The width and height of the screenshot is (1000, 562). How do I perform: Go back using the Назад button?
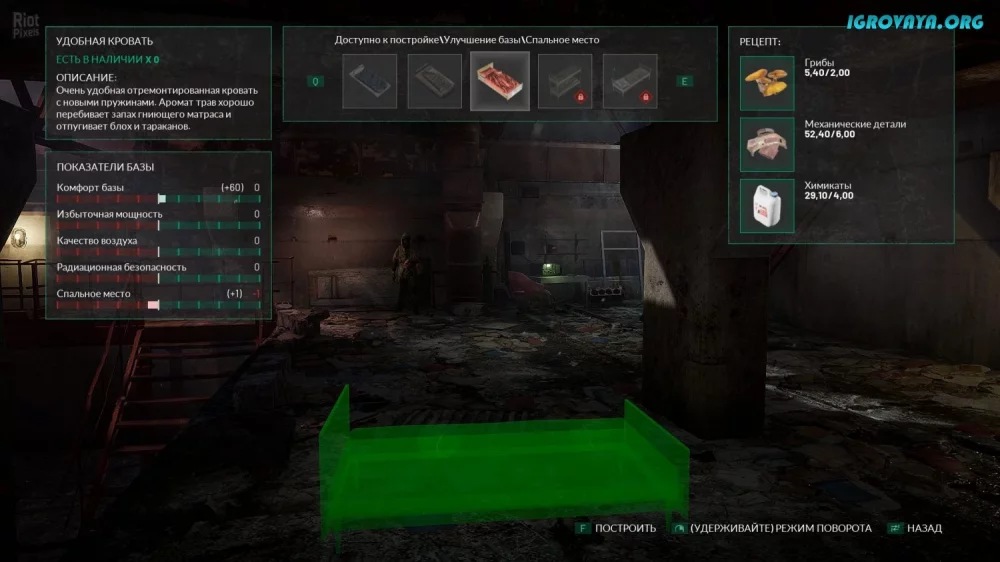924,528
